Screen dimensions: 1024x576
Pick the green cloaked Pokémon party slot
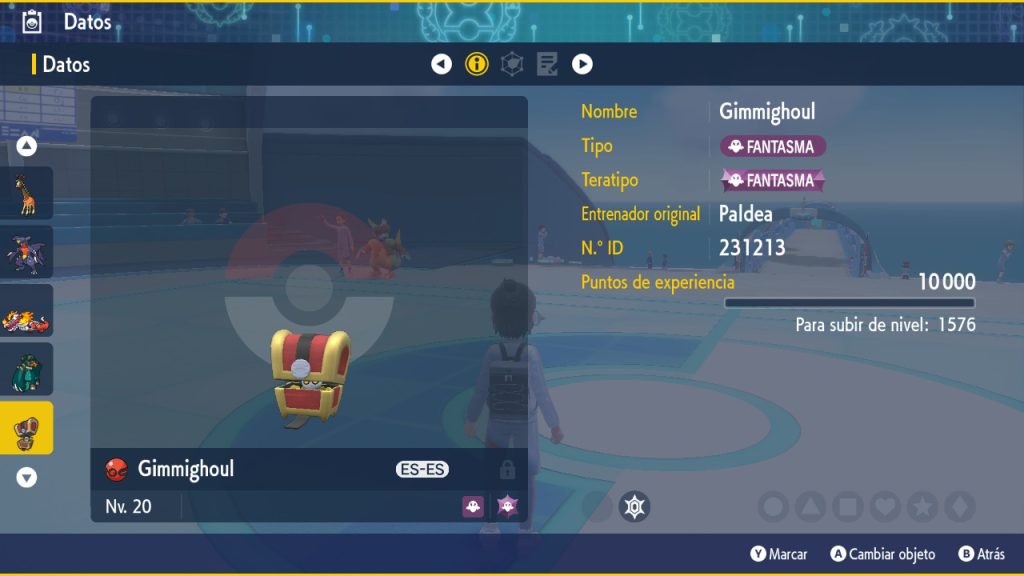click(27, 369)
